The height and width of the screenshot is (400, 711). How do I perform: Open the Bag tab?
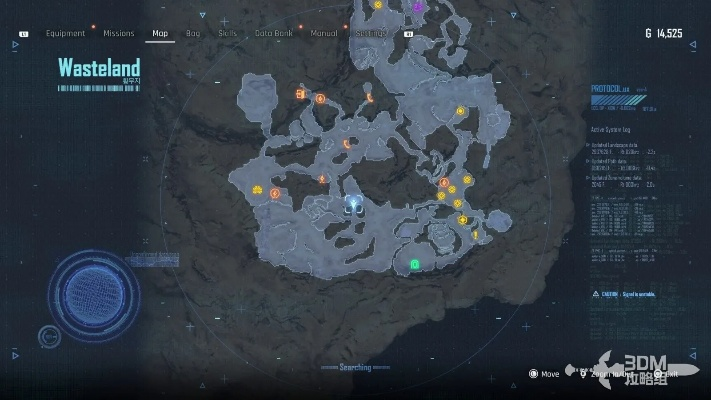click(193, 33)
